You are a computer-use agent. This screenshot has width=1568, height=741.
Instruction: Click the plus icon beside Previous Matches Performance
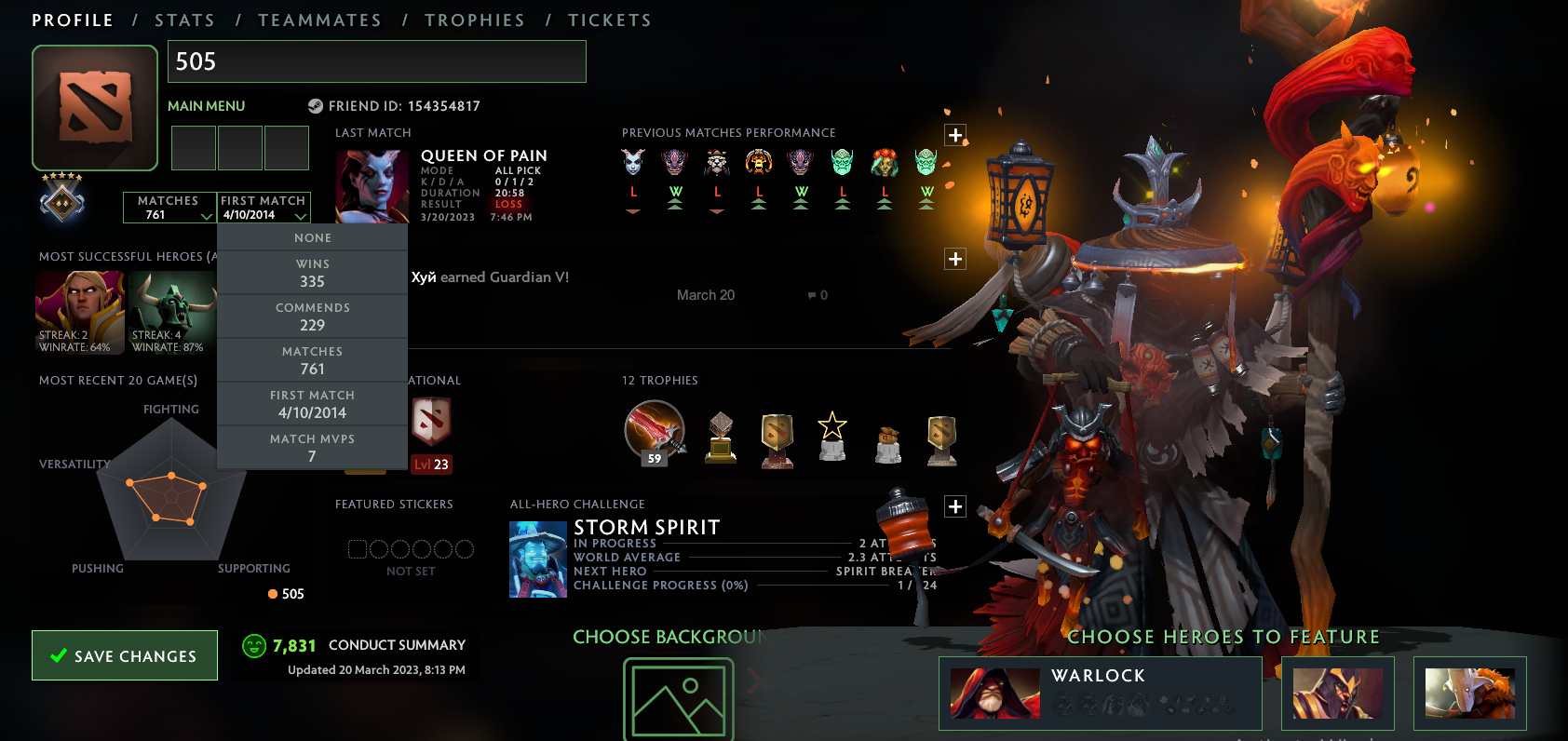(x=954, y=135)
